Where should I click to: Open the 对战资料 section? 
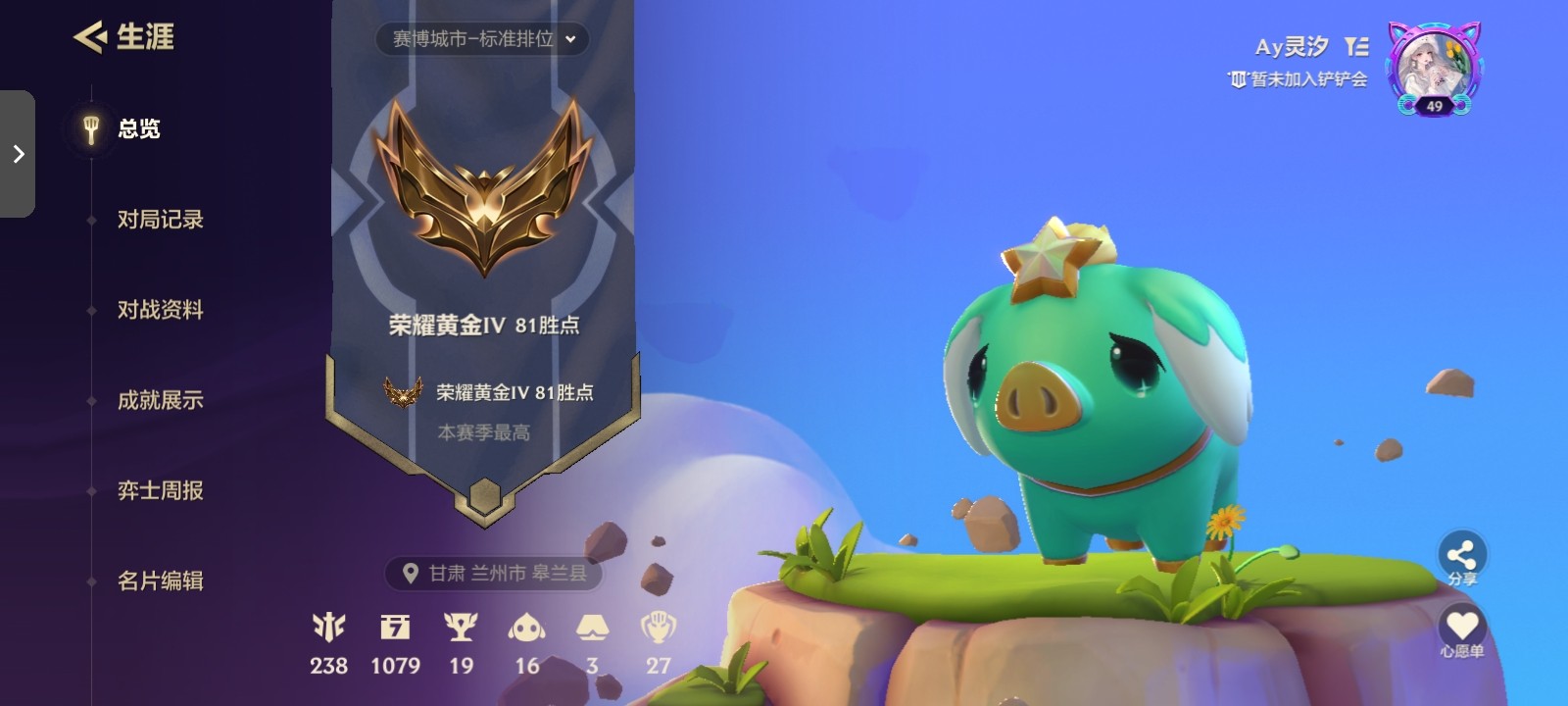tap(162, 310)
